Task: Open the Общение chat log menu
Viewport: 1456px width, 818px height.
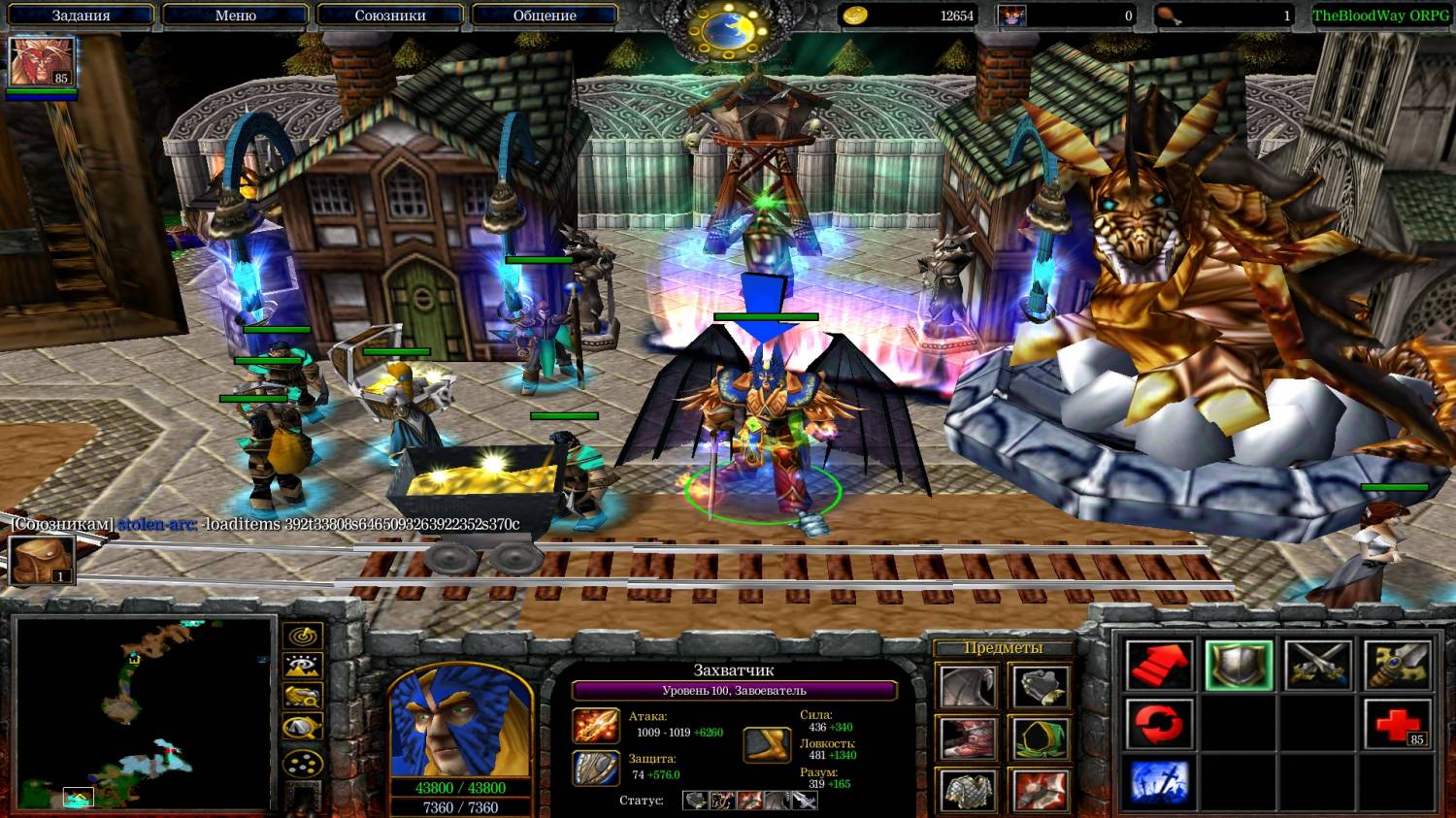Action: point(544,16)
